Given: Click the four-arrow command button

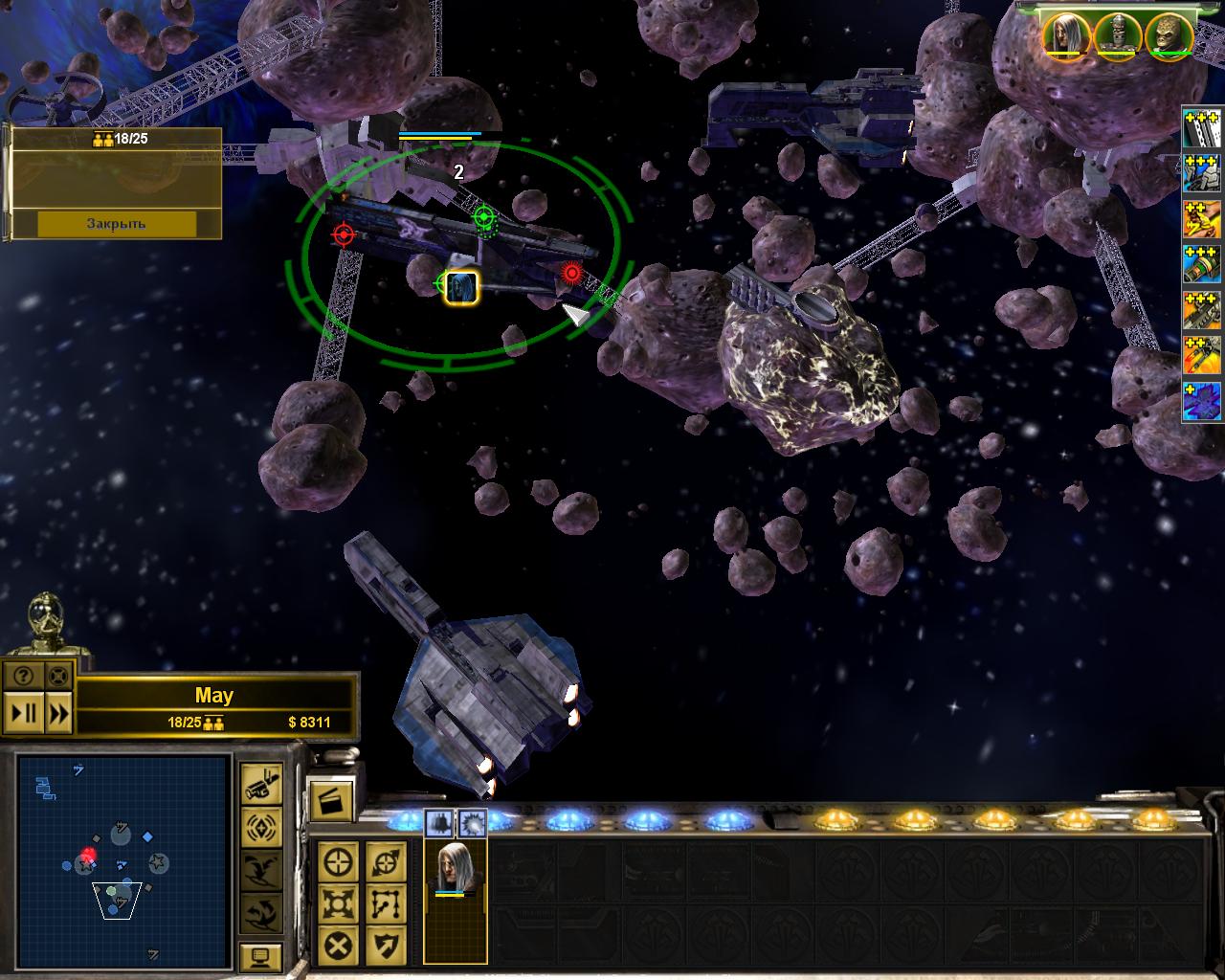Looking at the screenshot, I should [x=340, y=903].
